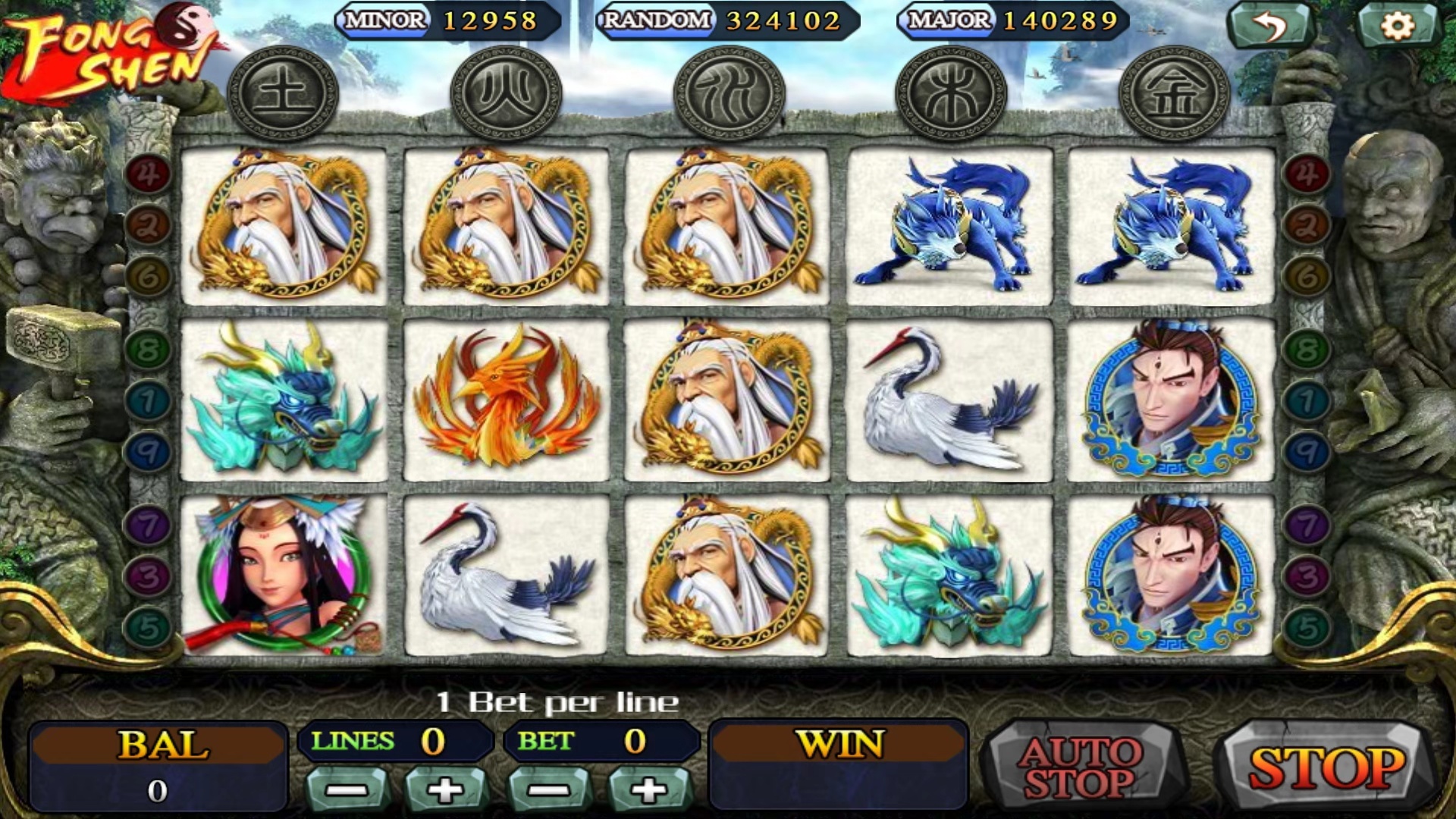Lower the bet amount
Viewport: 1456px width, 819px height.
[549, 790]
